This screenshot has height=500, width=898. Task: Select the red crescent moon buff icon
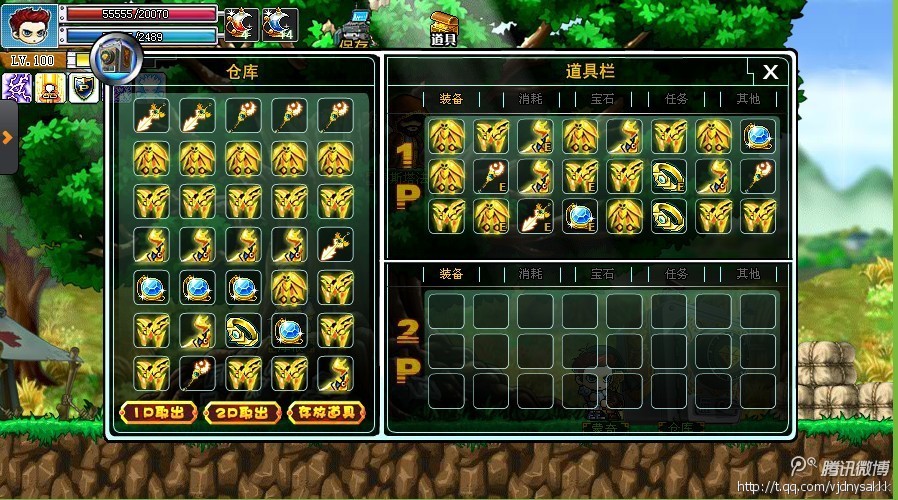click(x=241, y=24)
